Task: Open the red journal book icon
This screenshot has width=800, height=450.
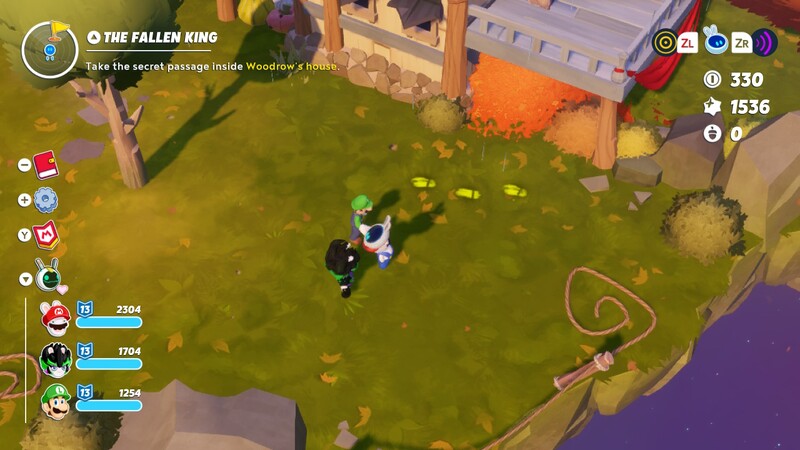Action: [46, 164]
